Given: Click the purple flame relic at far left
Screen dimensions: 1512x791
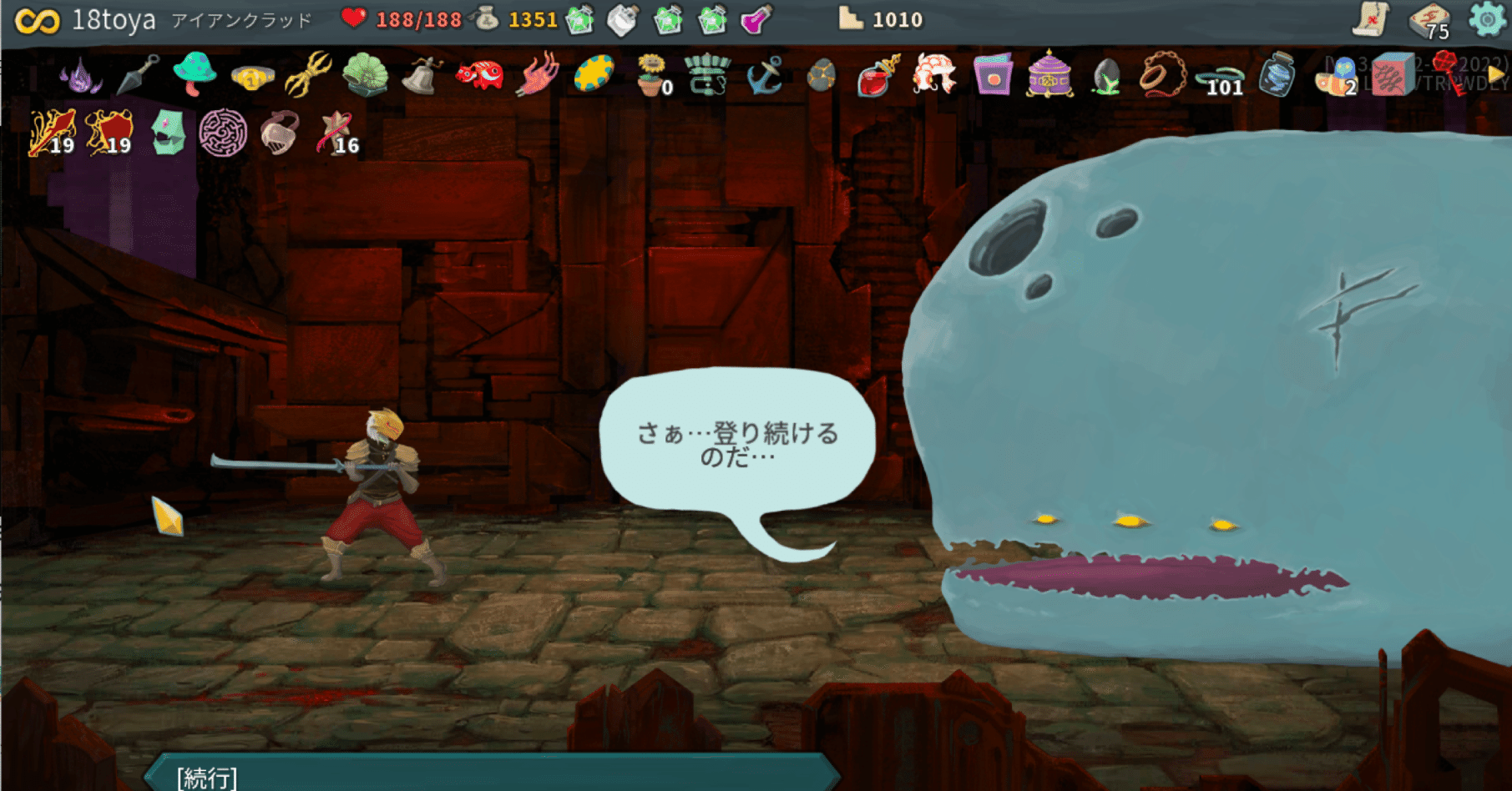Looking at the screenshot, I should tap(79, 79).
